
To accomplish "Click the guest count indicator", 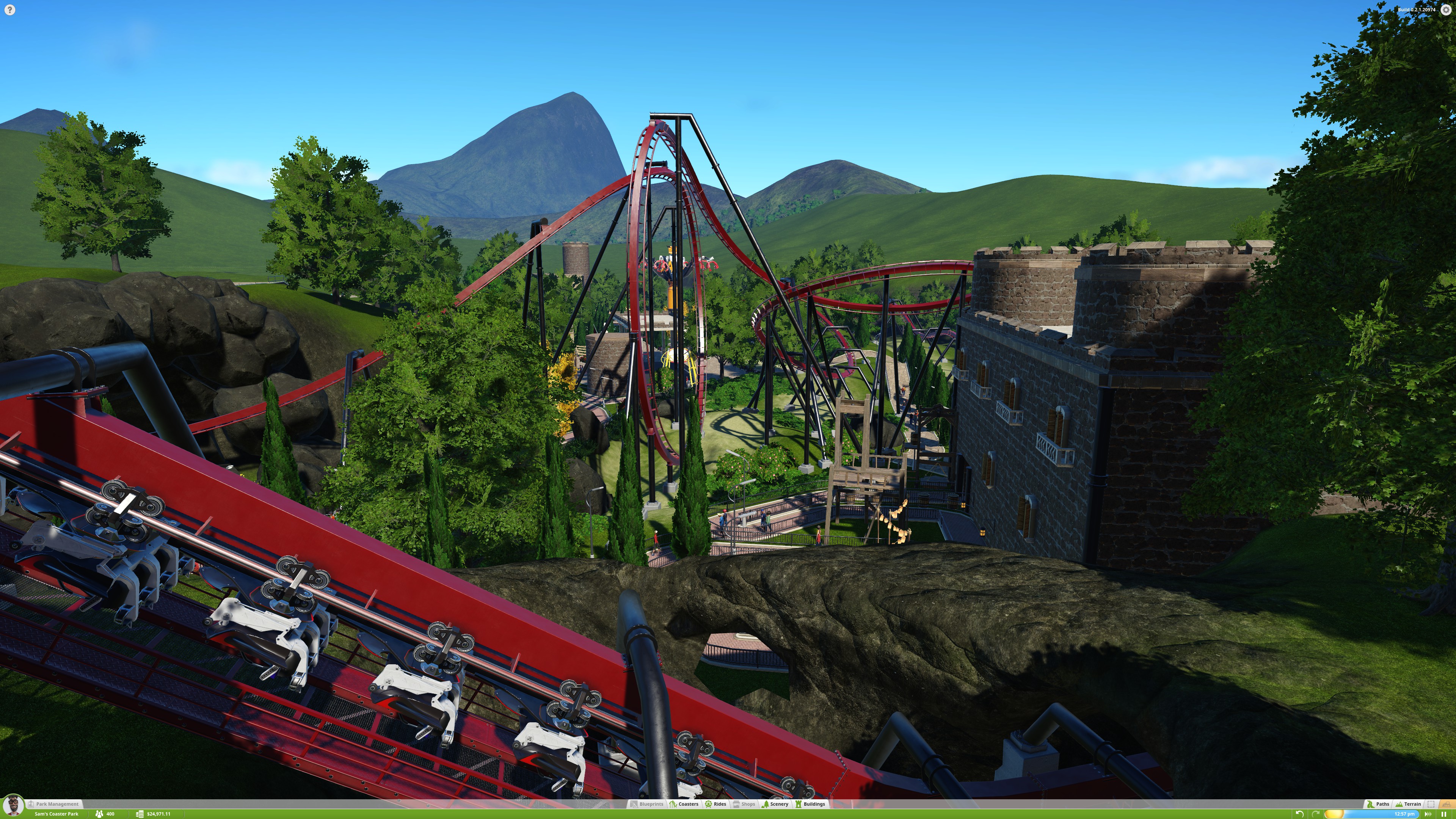I will pos(105,814).
